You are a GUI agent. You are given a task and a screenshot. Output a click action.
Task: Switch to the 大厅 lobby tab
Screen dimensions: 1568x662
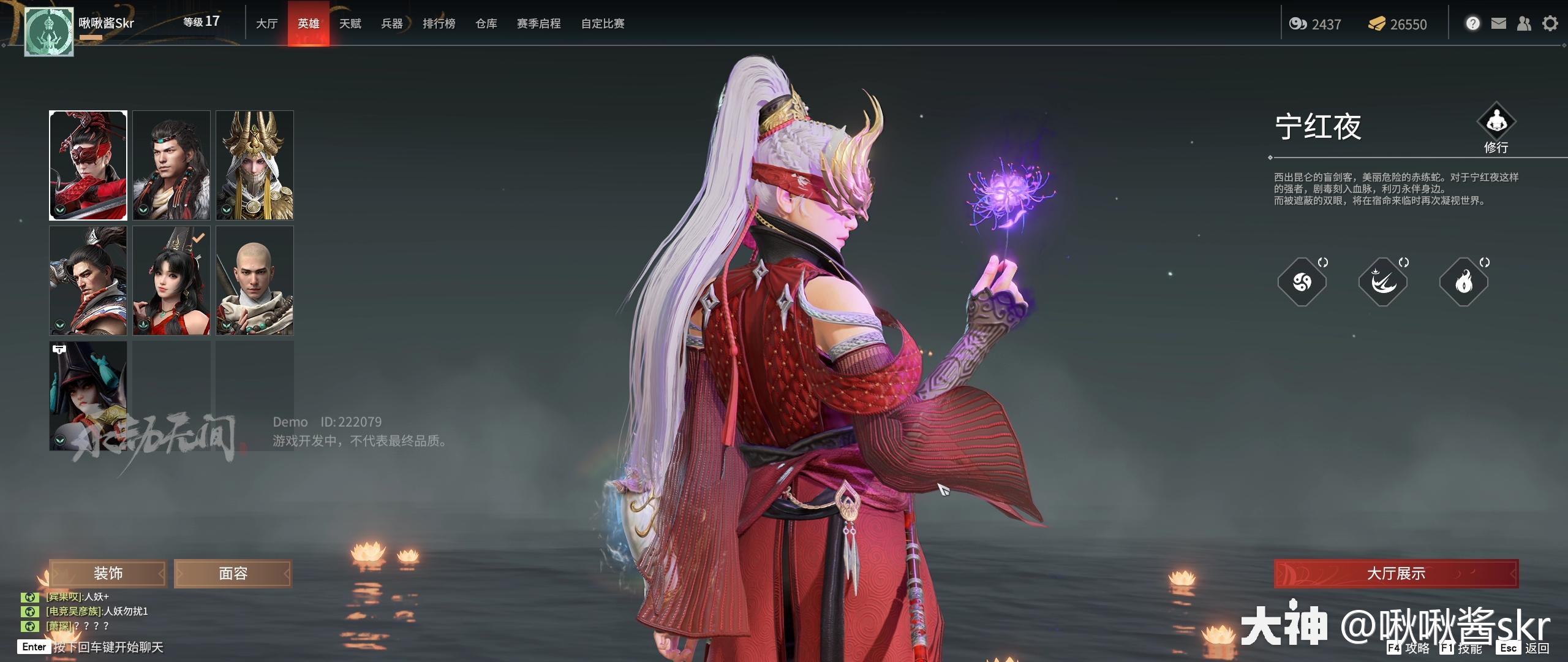click(x=266, y=23)
